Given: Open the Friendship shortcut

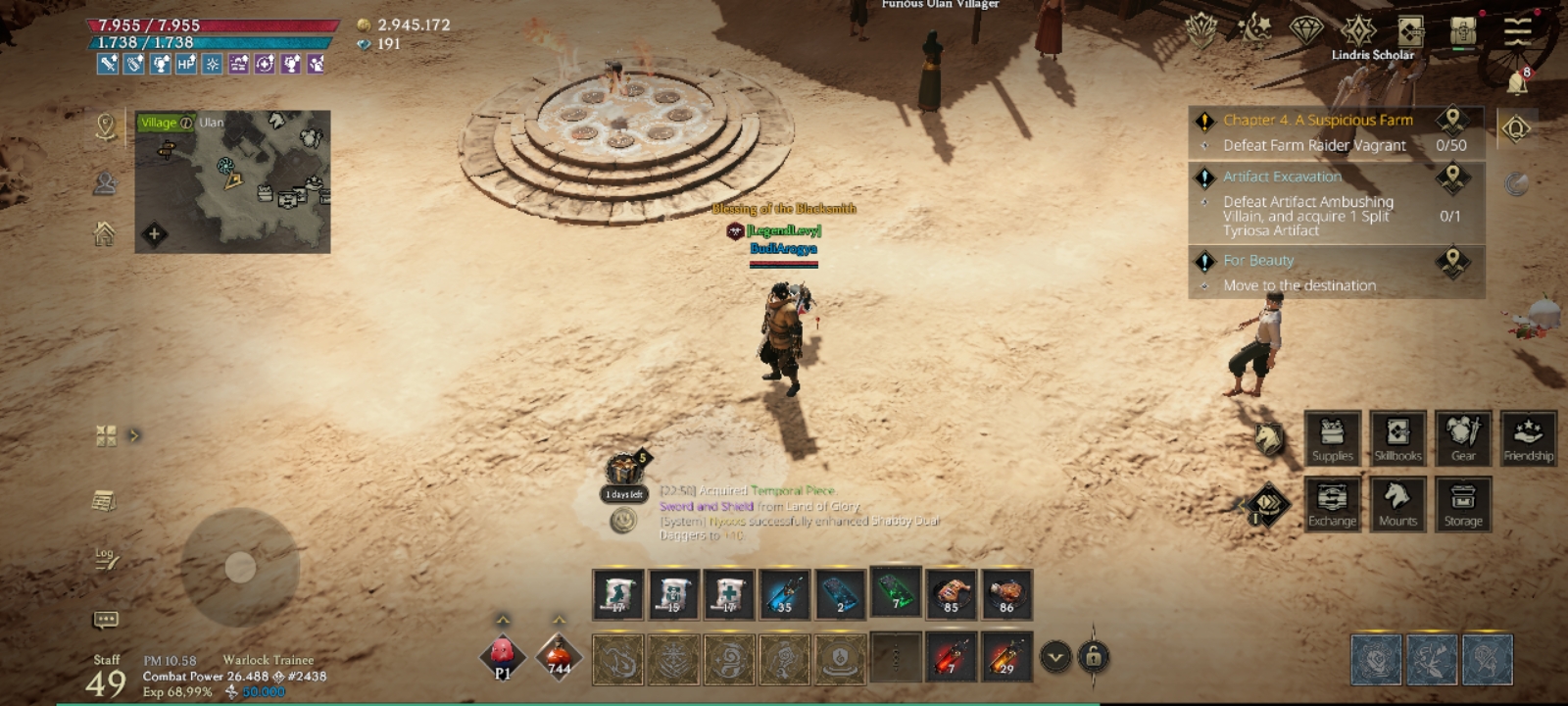Looking at the screenshot, I should point(1528,437).
